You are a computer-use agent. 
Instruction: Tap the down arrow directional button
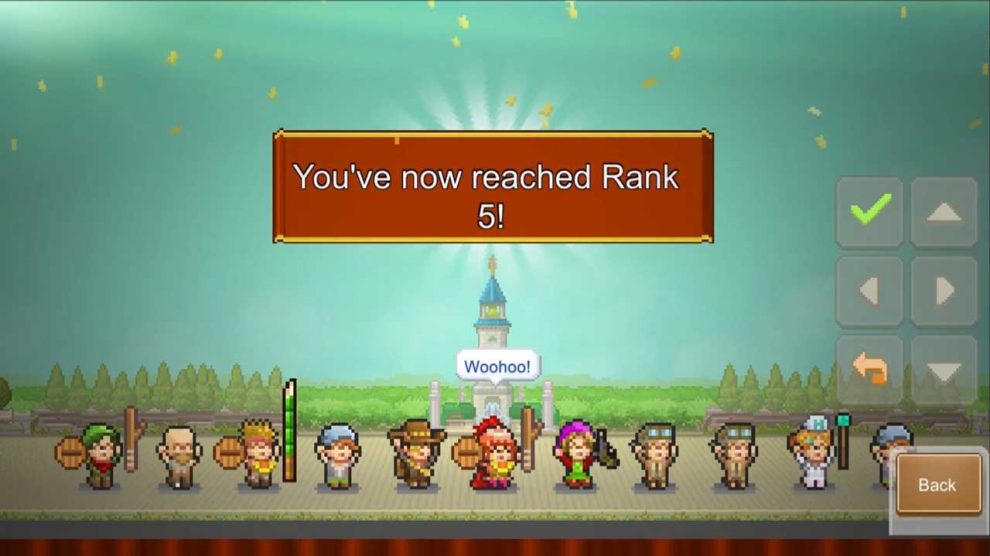[944, 370]
